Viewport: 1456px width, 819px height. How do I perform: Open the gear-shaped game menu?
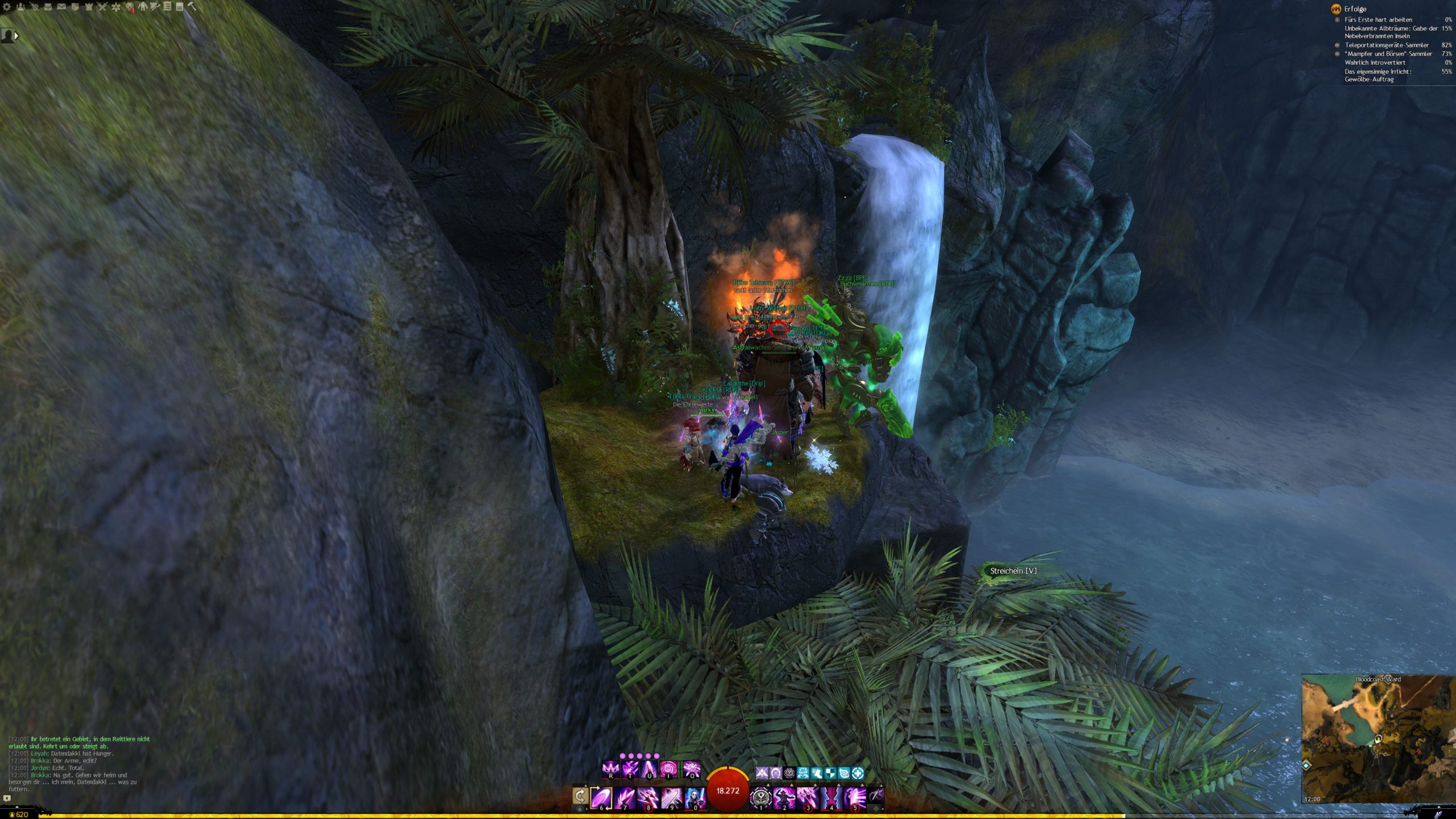pyautogui.click(x=7, y=7)
